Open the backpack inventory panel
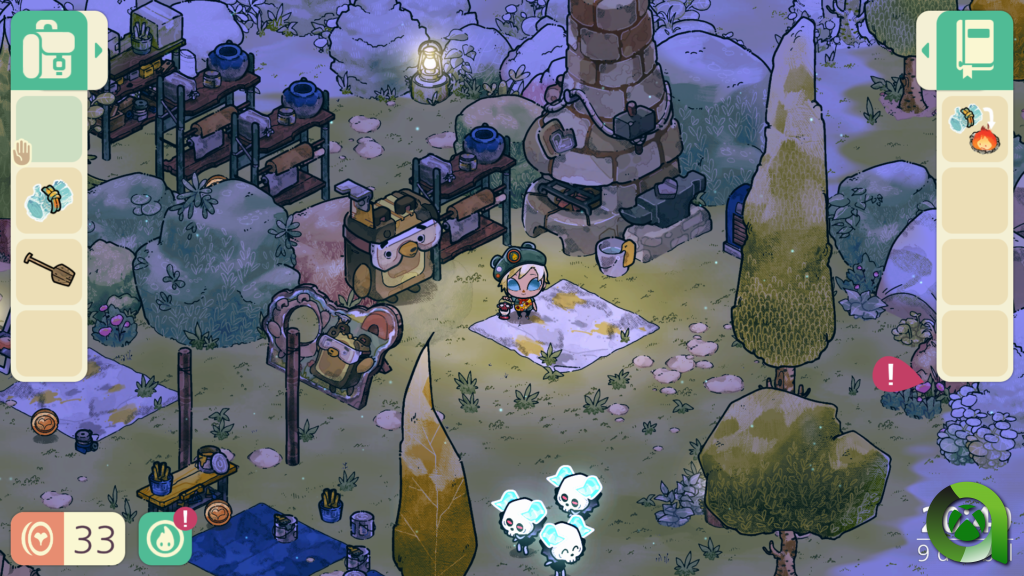1024x576 pixels. [48, 50]
